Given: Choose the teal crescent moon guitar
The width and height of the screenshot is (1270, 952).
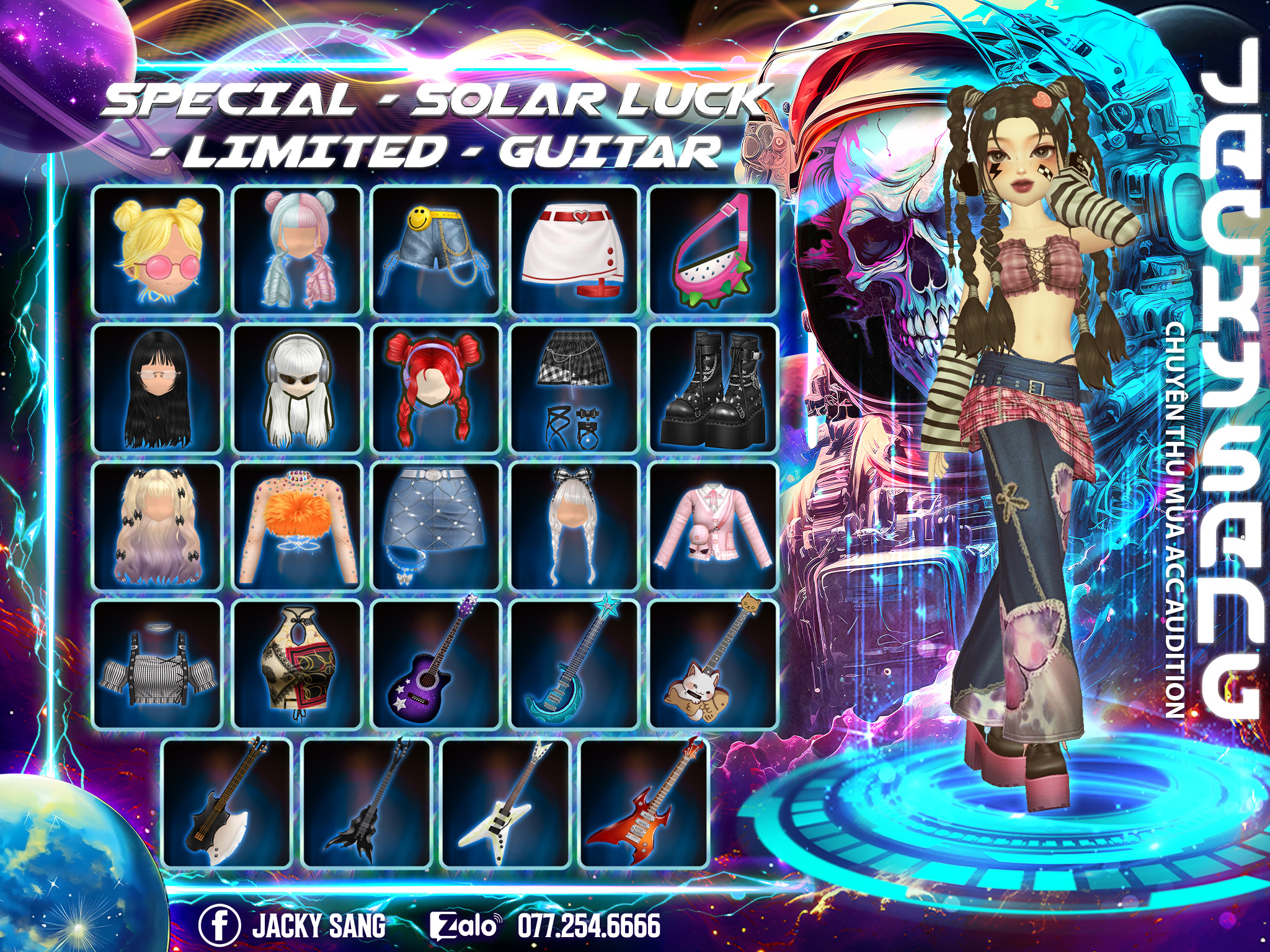Looking at the screenshot, I should tap(575, 665).
